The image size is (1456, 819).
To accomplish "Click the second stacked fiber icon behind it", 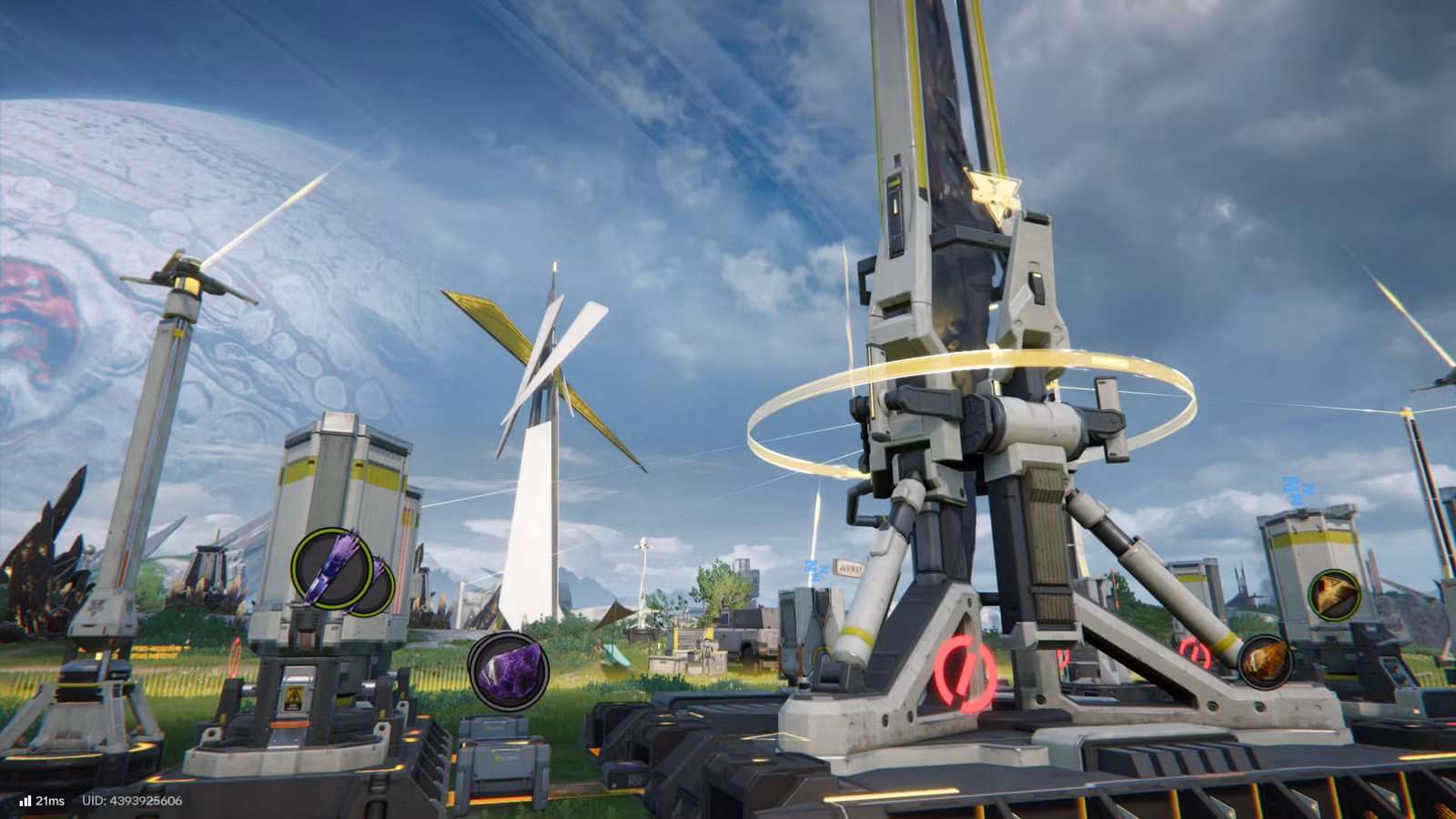I will click(x=378, y=587).
